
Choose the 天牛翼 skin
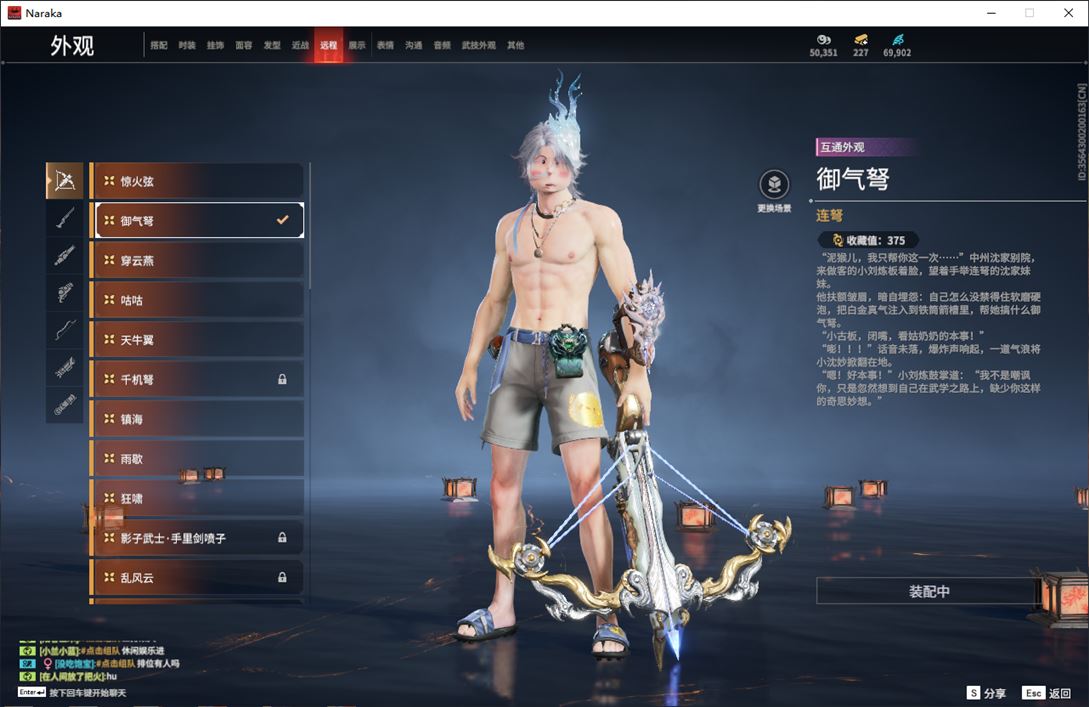198,340
